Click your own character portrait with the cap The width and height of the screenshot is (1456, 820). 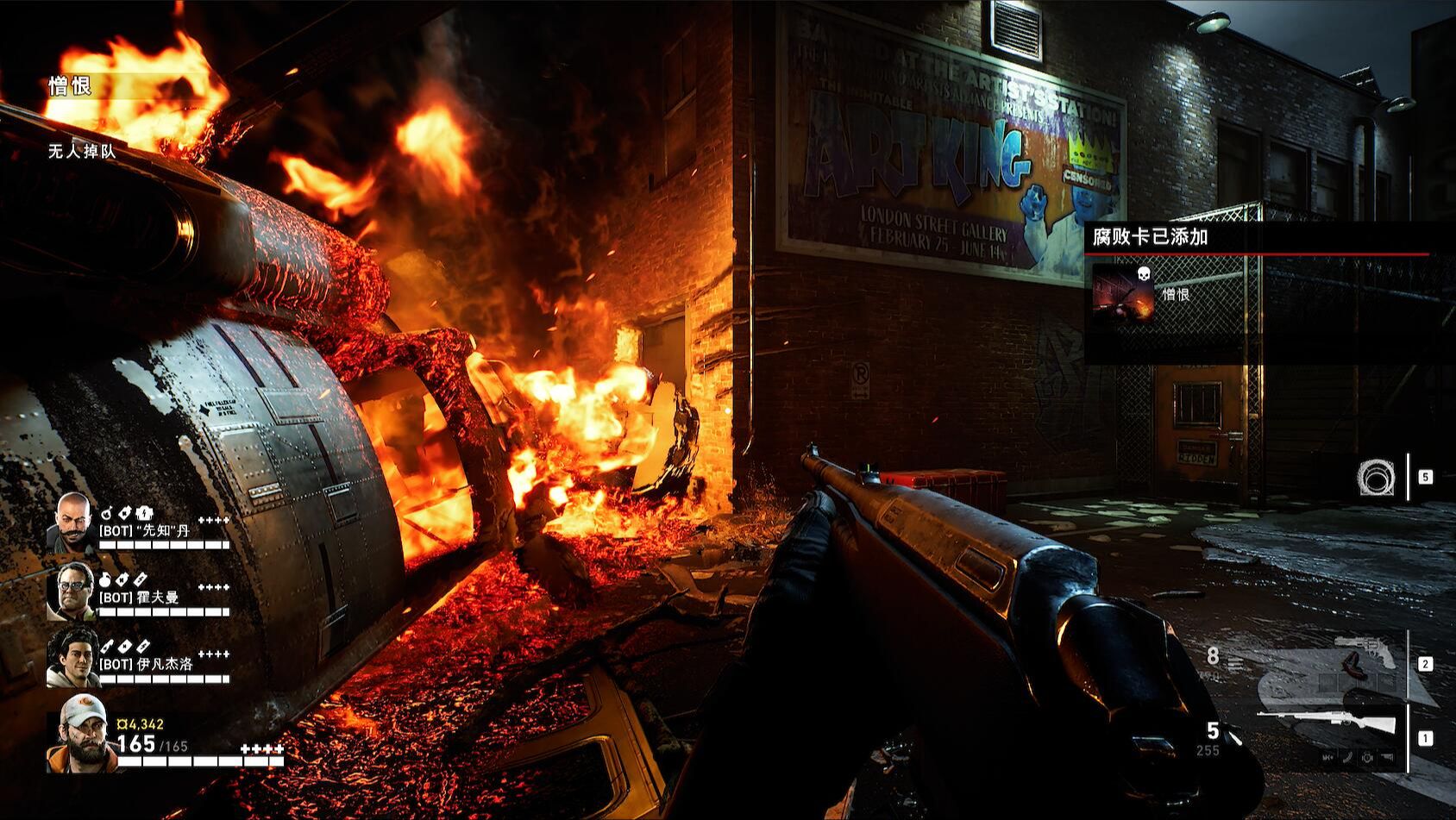point(83,734)
